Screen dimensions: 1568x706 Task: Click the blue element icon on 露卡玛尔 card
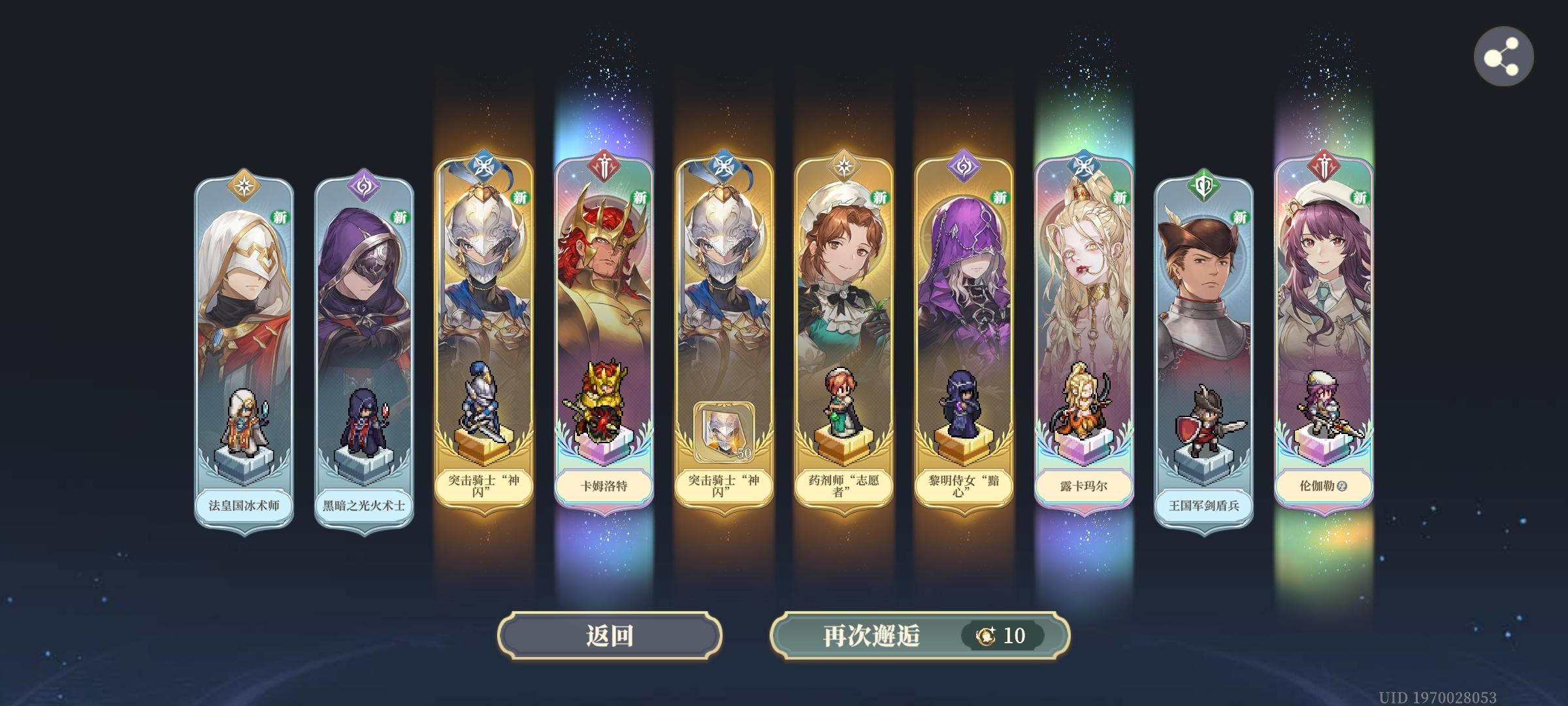pyautogui.click(x=1083, y=165)
